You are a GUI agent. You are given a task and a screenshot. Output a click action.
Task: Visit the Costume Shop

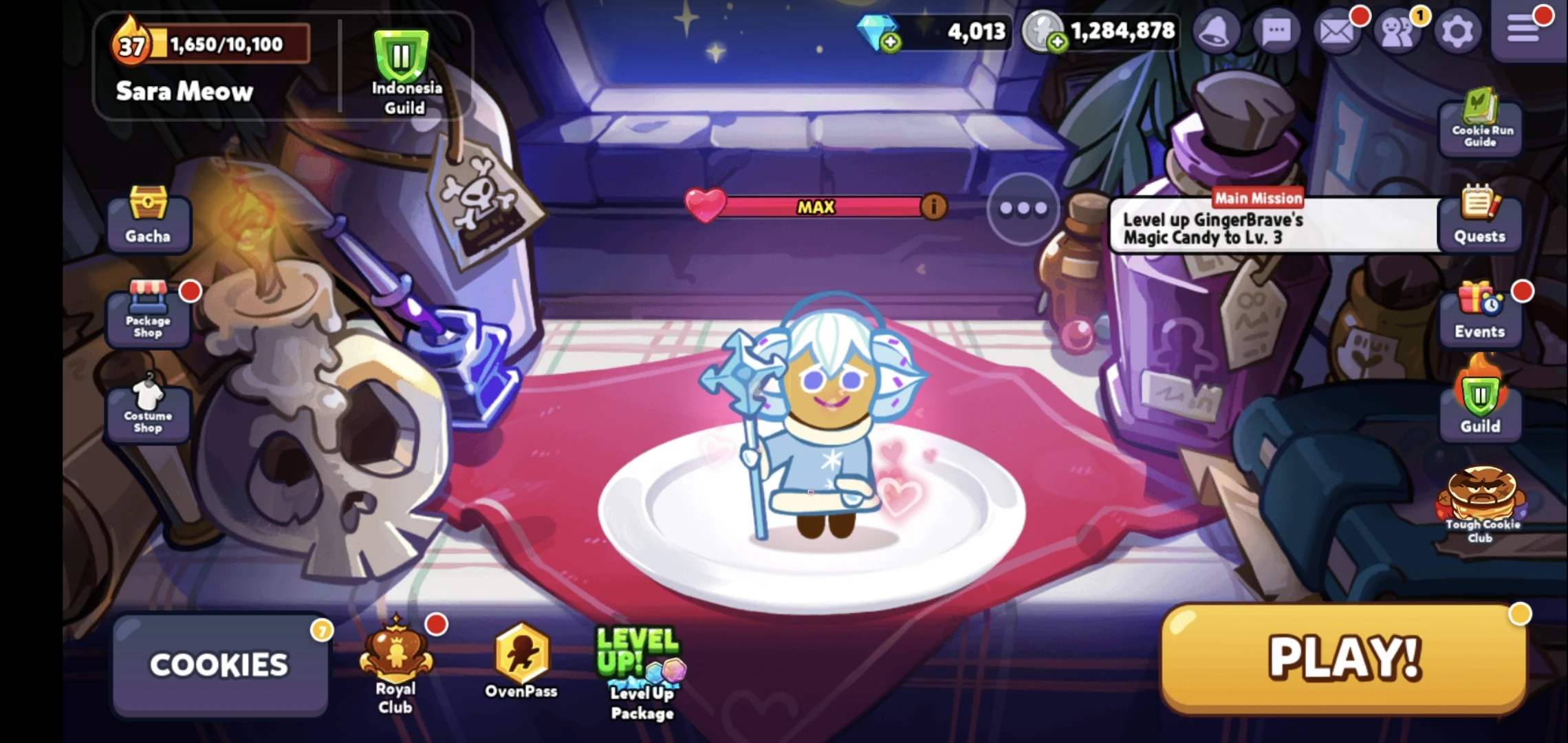148,411
